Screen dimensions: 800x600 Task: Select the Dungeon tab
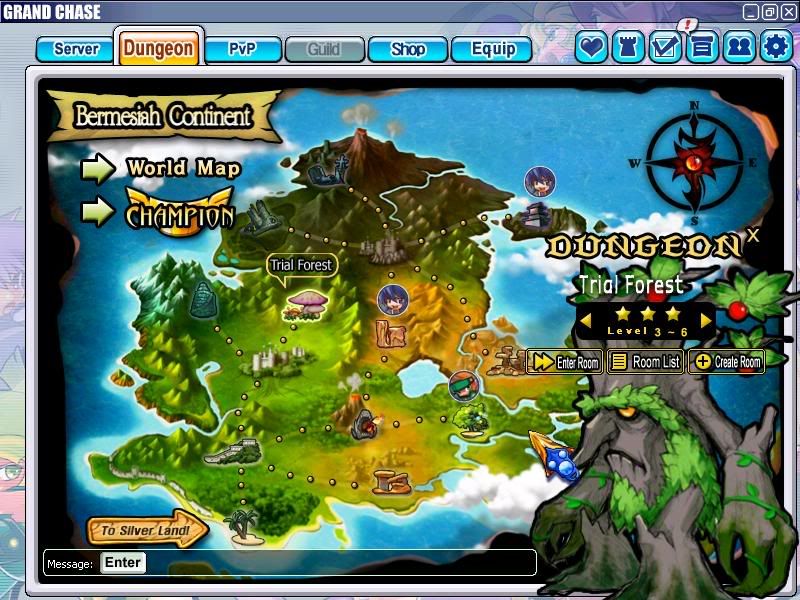point(159,49)
